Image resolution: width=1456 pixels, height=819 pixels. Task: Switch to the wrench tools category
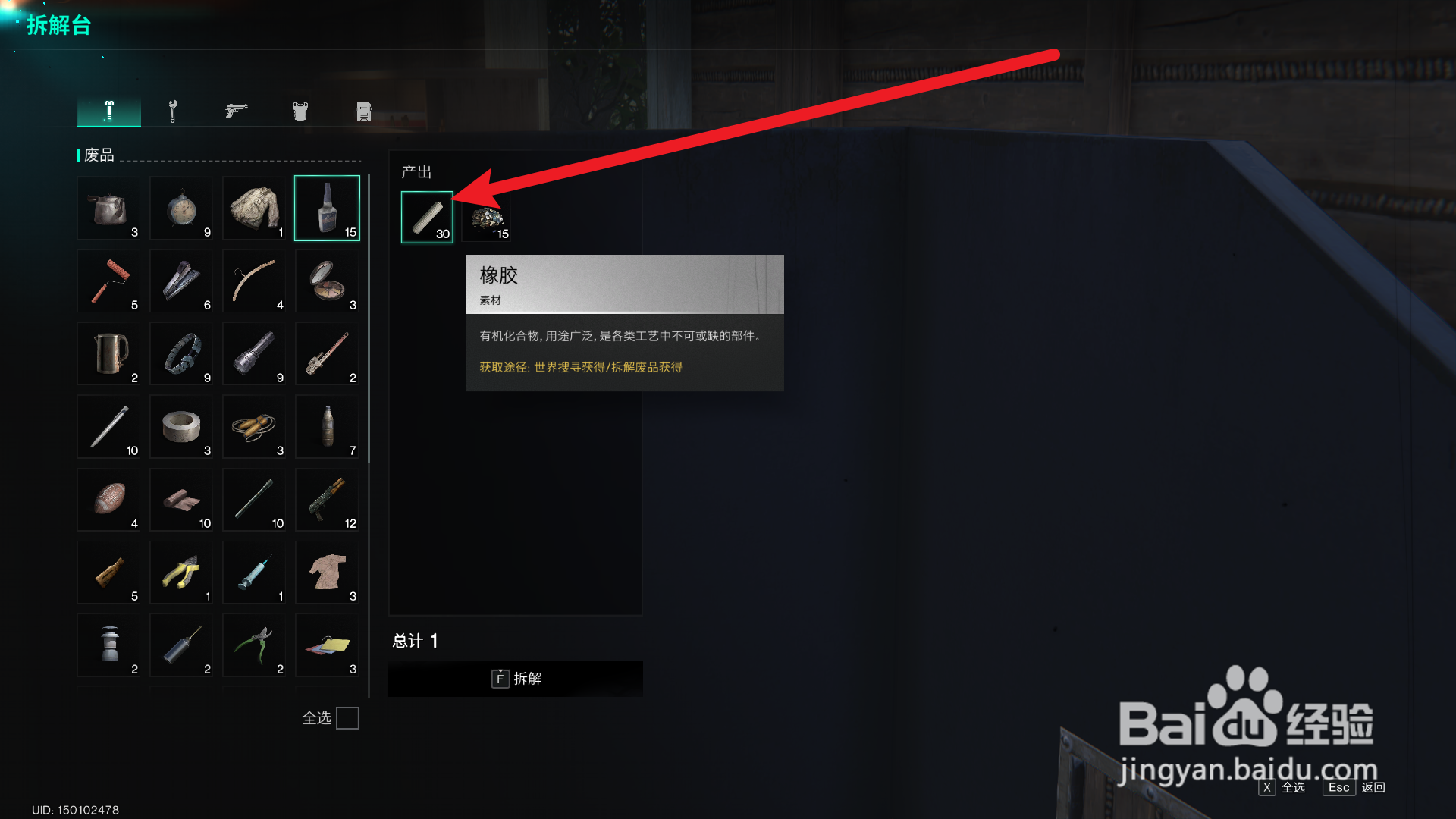pyautogui.click(x=173, y=110)
